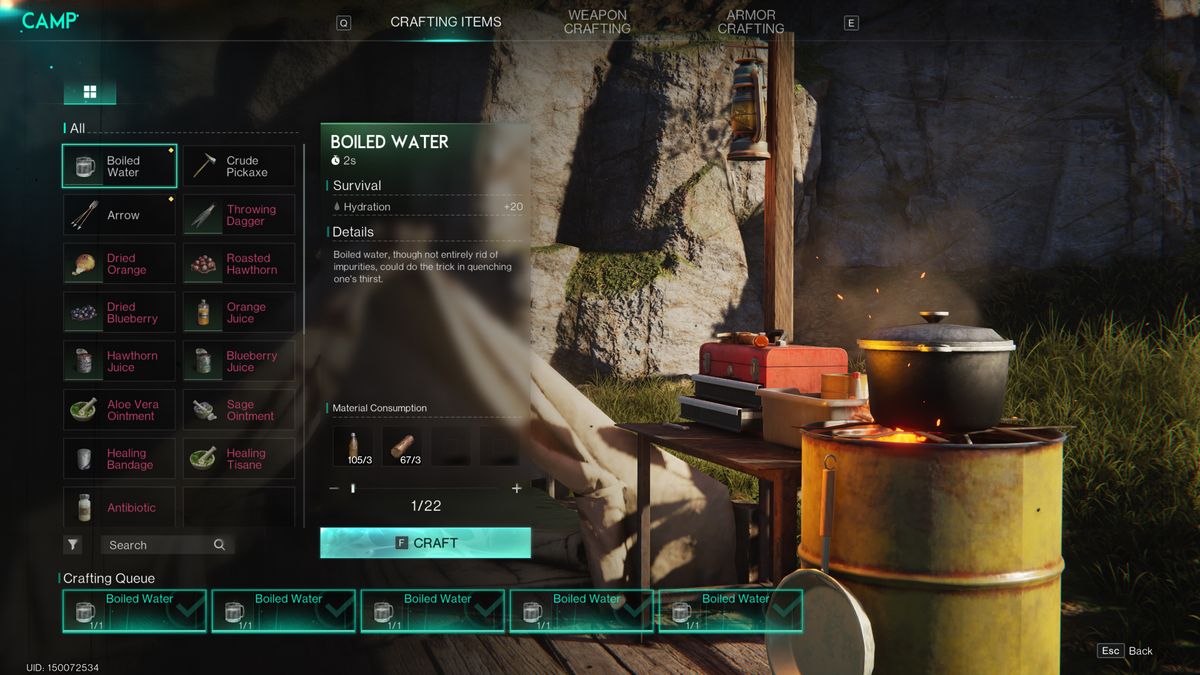The width and height of the screenshot is (1200, 675).
Task: Choose the Roasted Hawthorn recipe
Action: 239,264
